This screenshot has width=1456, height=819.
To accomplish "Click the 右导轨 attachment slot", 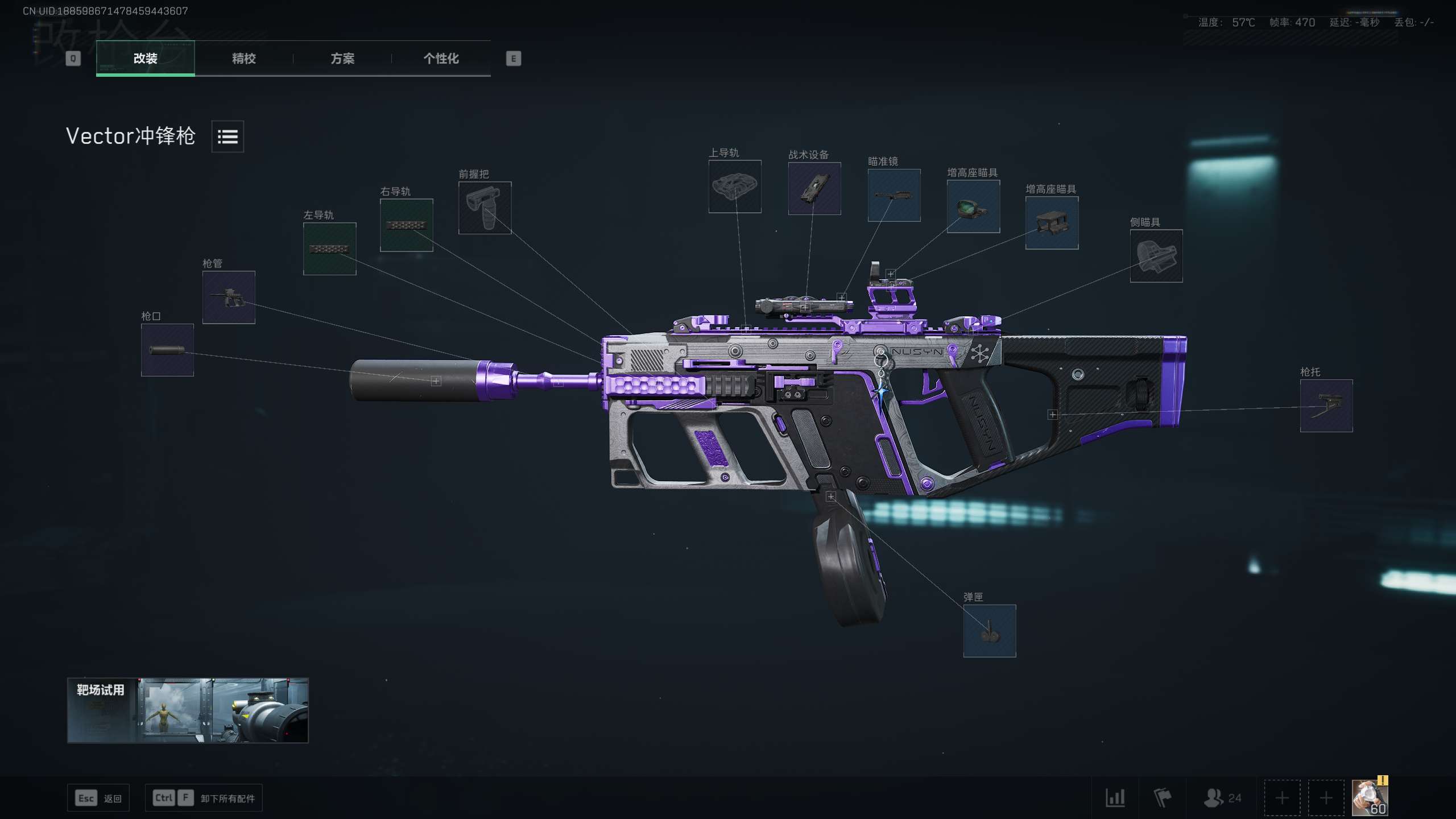I will coord(406,225).
